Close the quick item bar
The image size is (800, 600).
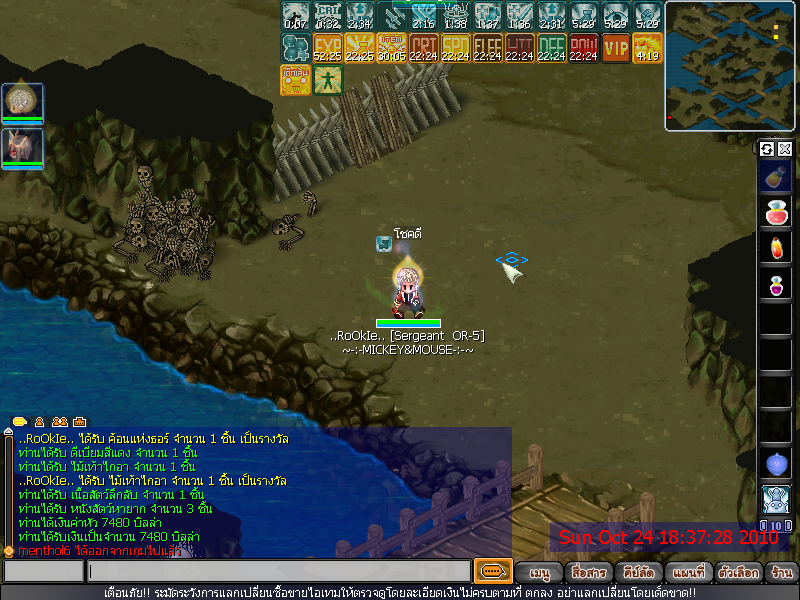(785, 149)
